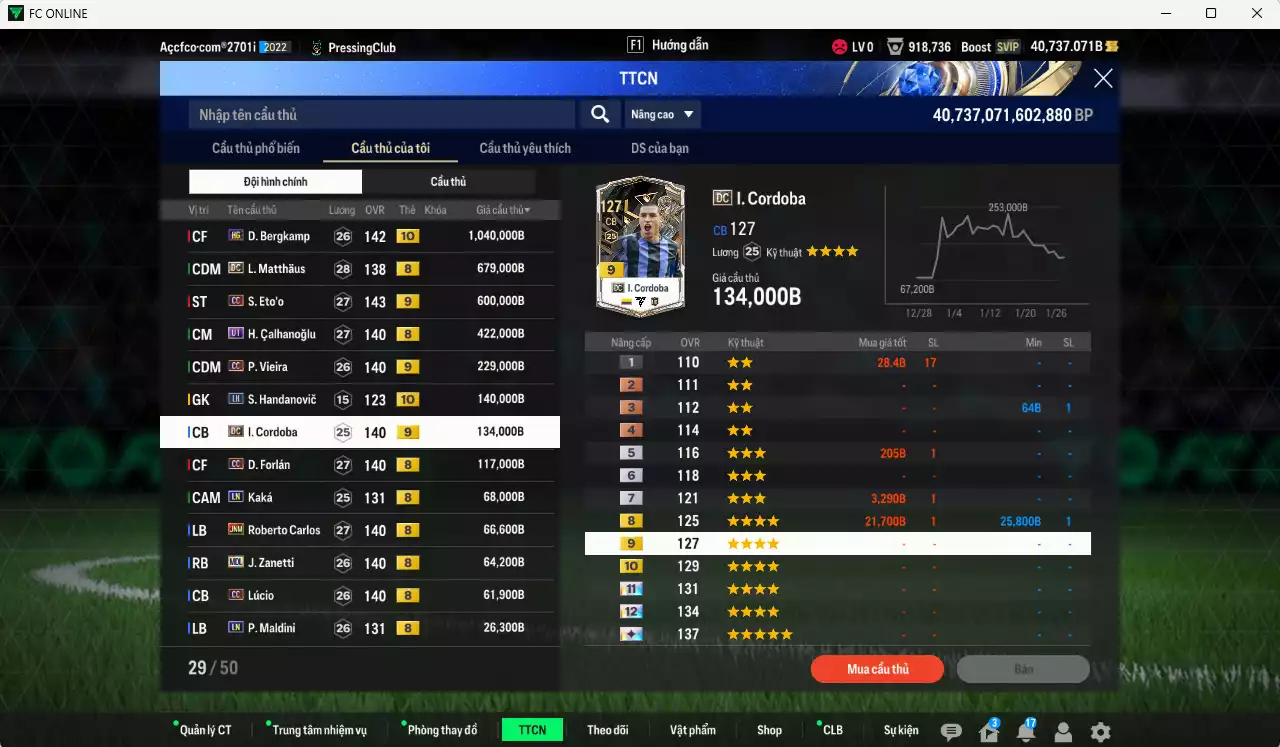Open the player profile icon near settings
1280x747 pixels.
(1063, 731)
